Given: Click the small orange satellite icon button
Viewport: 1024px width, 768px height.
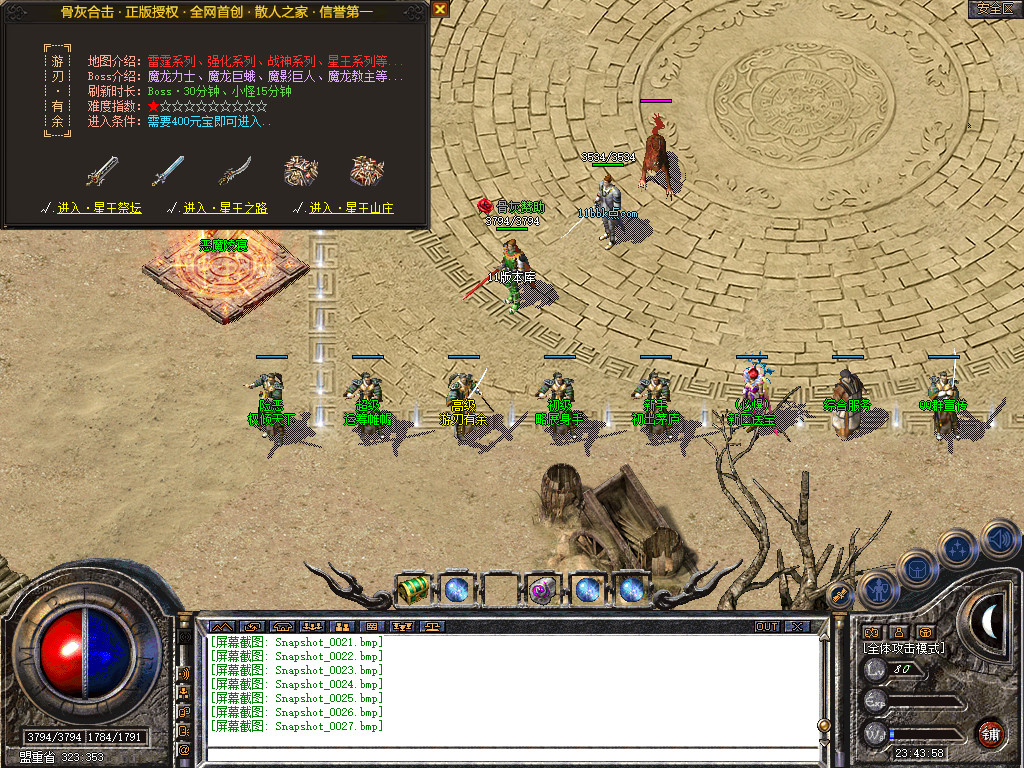Looking at the screenshot, I should click(x=841, y=596).
